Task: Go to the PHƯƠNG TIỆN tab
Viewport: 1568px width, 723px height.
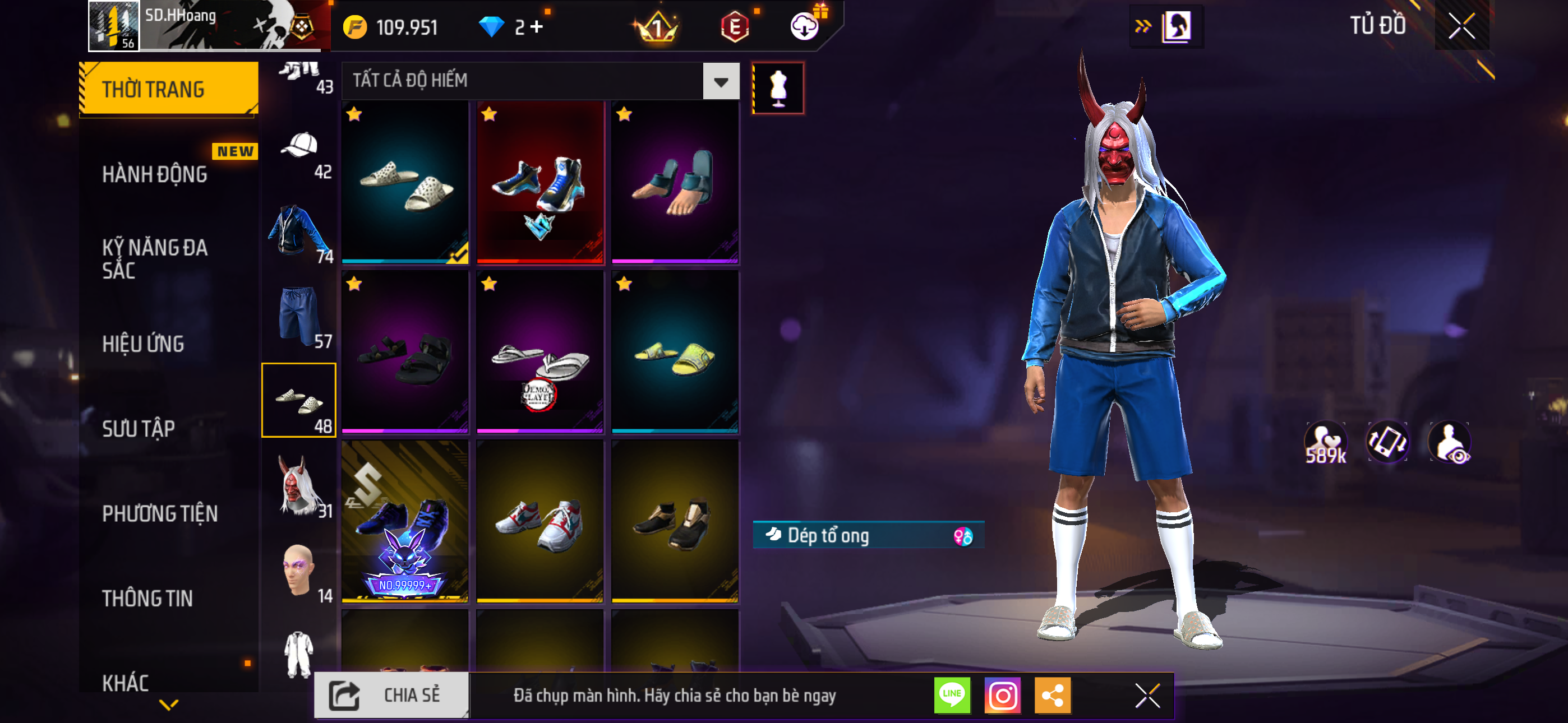Action: coord(159,513)
